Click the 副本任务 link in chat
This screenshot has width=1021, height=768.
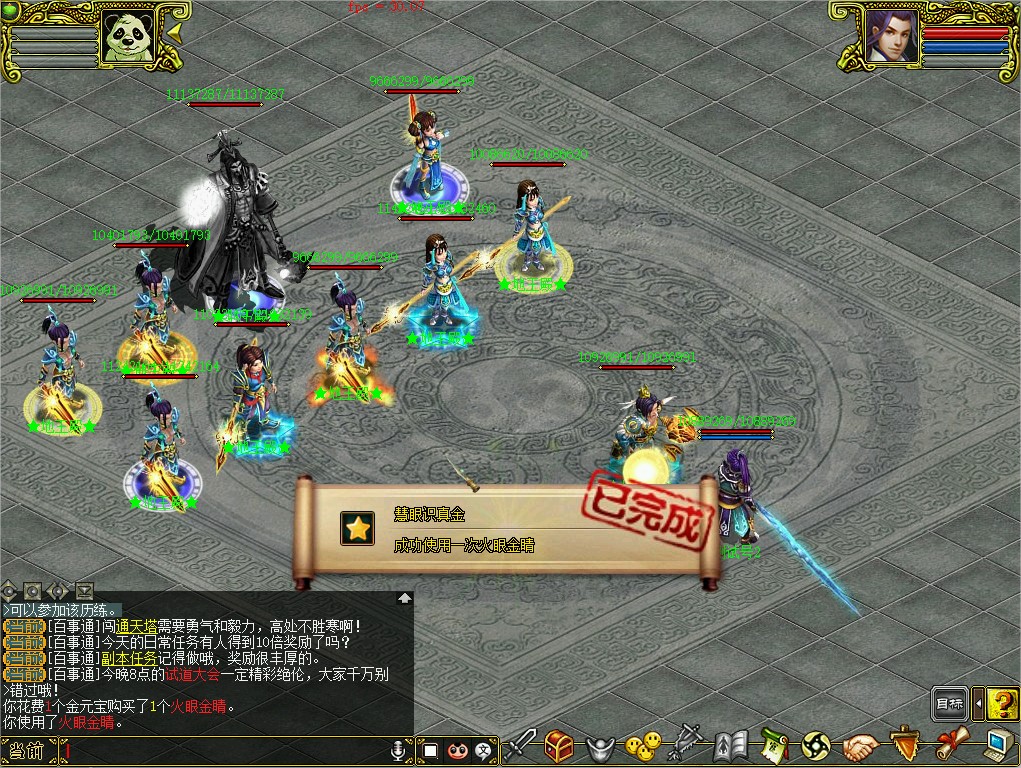tap(130, 659)
